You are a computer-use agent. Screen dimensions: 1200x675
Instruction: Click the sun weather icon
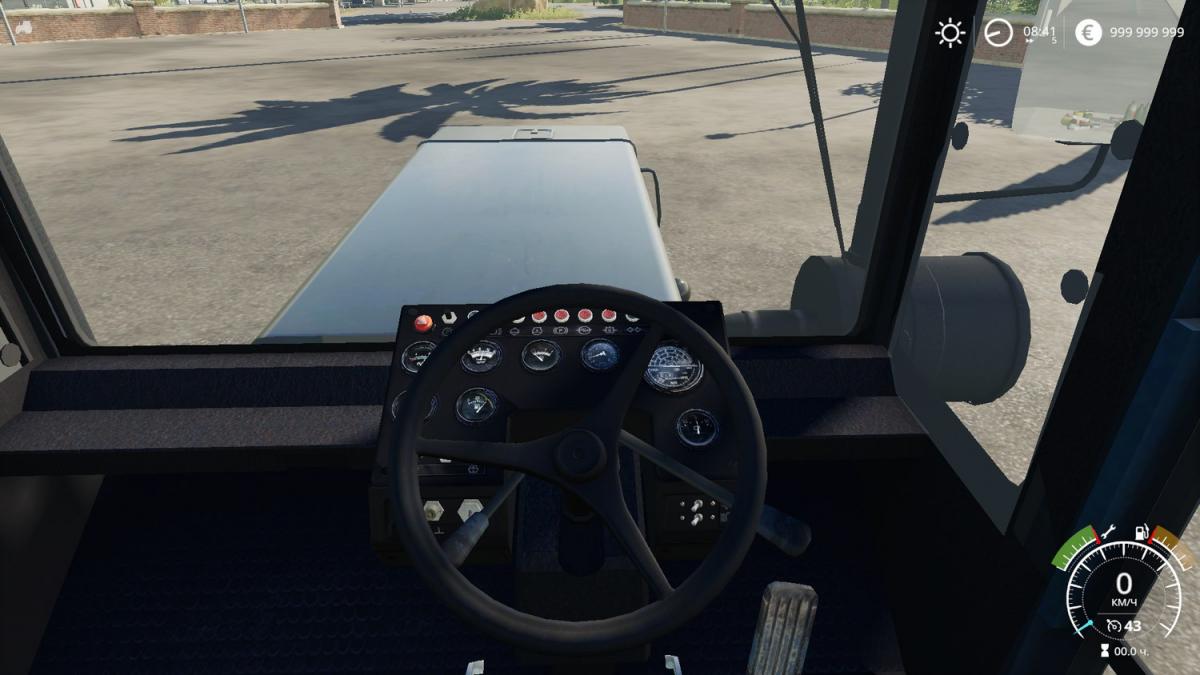pyautogui.click(x=949, y=33)
